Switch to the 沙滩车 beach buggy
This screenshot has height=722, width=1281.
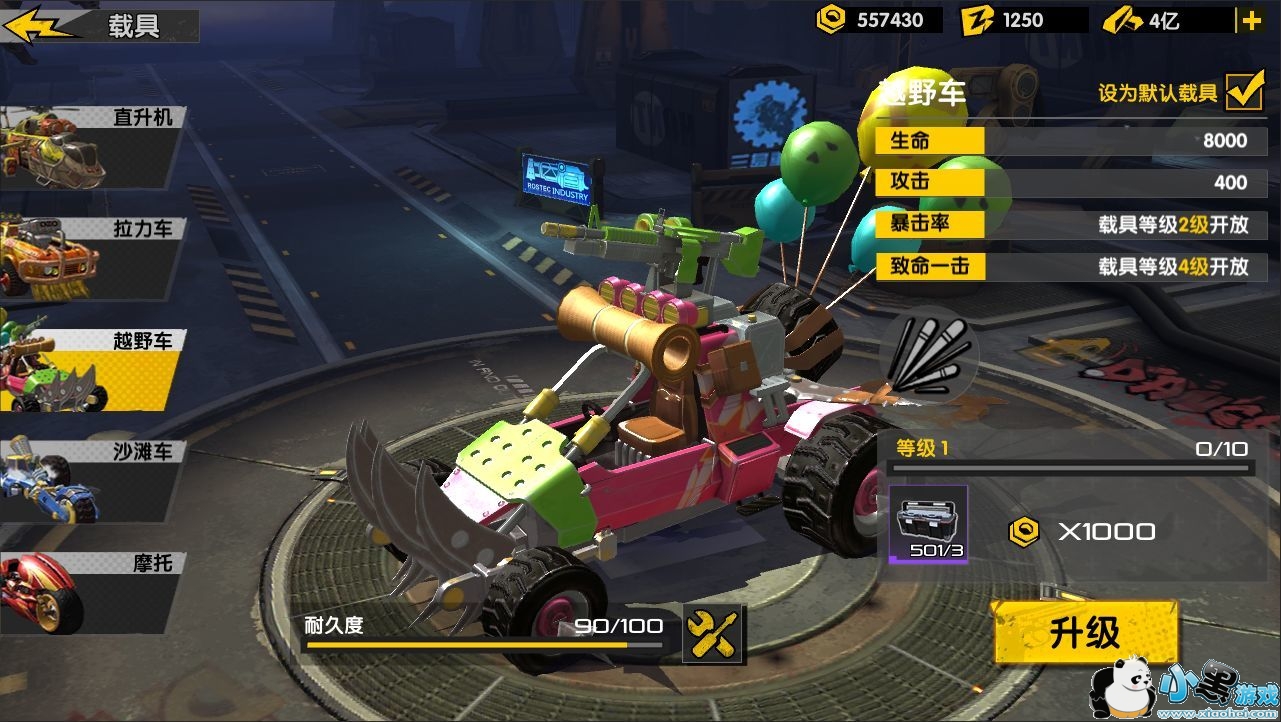(90, 481)
